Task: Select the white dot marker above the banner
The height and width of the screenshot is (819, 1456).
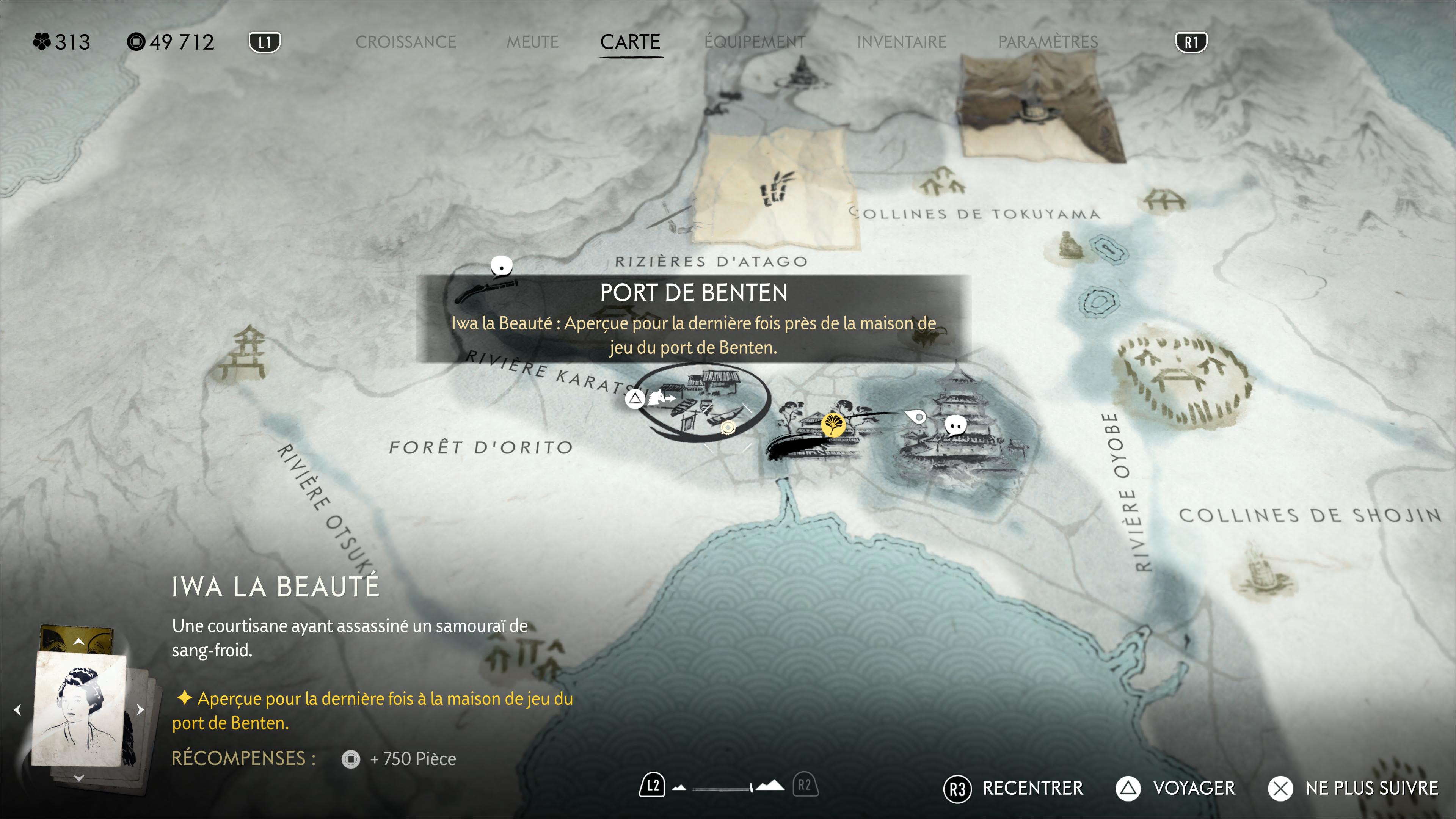Action: tap(501, 265)
